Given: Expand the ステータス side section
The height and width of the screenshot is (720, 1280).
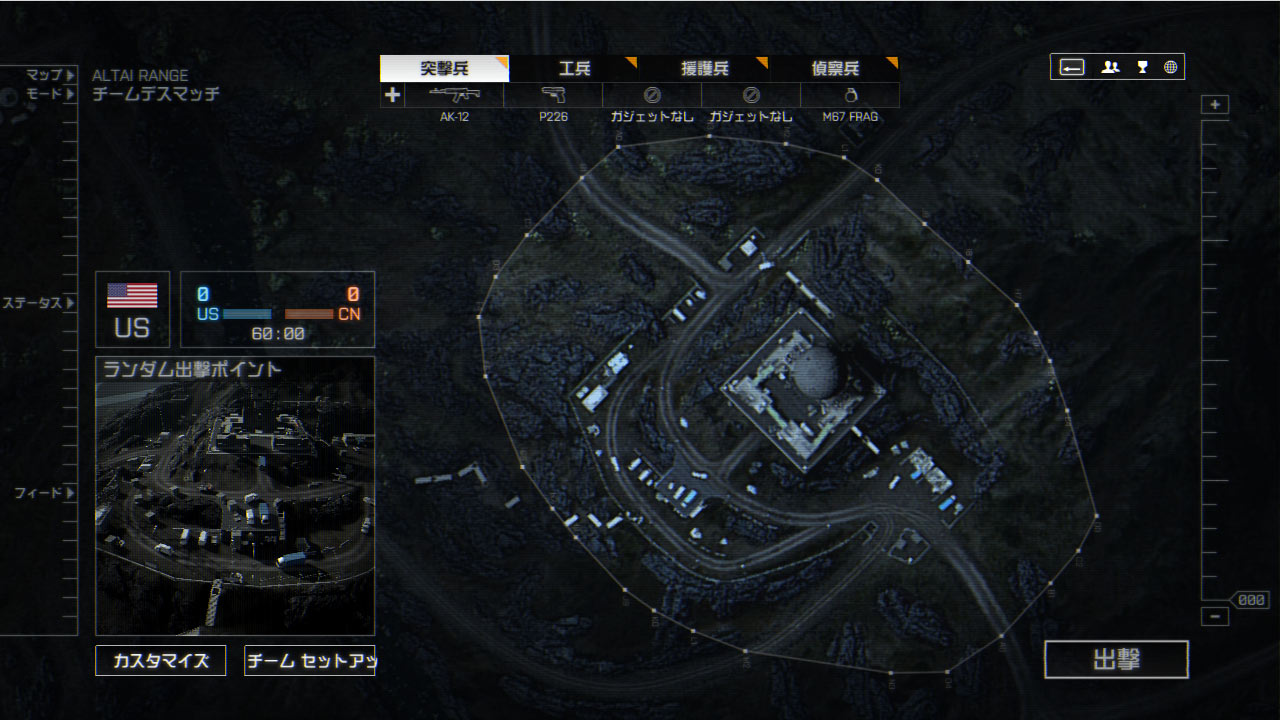Looking at the screenshot, I should (x=38, y=303).
